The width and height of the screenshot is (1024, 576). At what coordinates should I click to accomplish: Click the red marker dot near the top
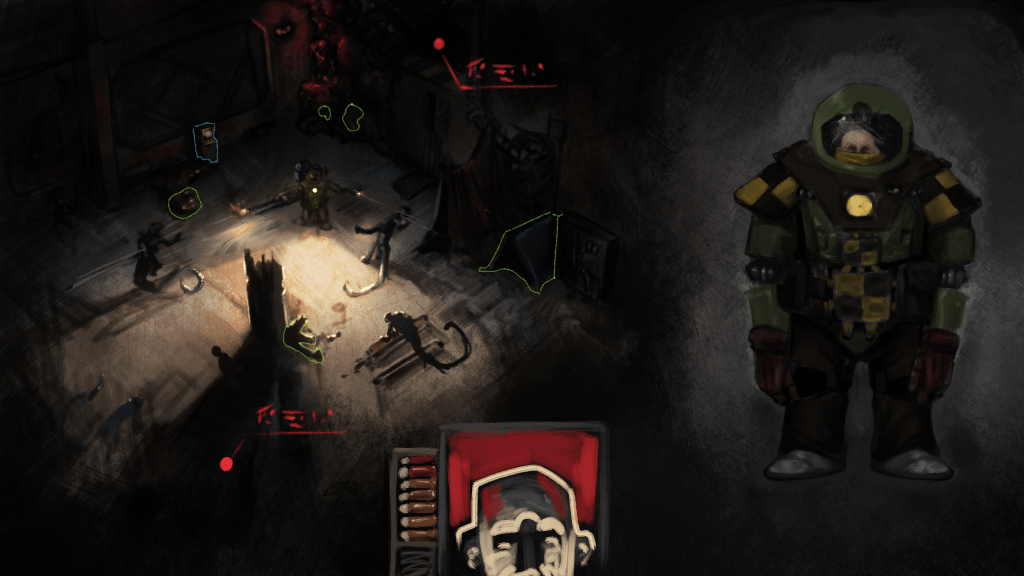tap(438, 43)
